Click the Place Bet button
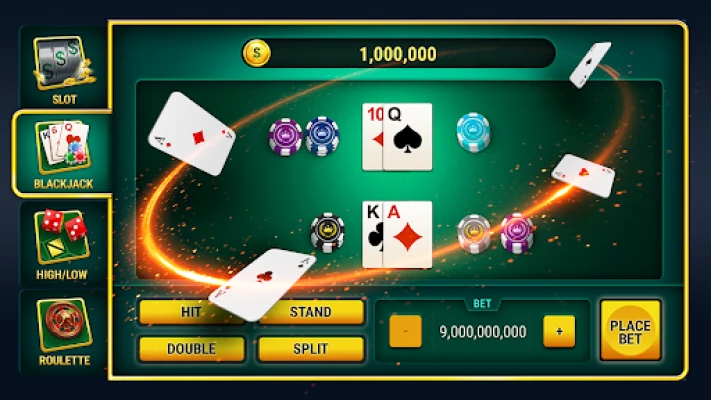This screenshot has width=711, height=400. (630, 331)
